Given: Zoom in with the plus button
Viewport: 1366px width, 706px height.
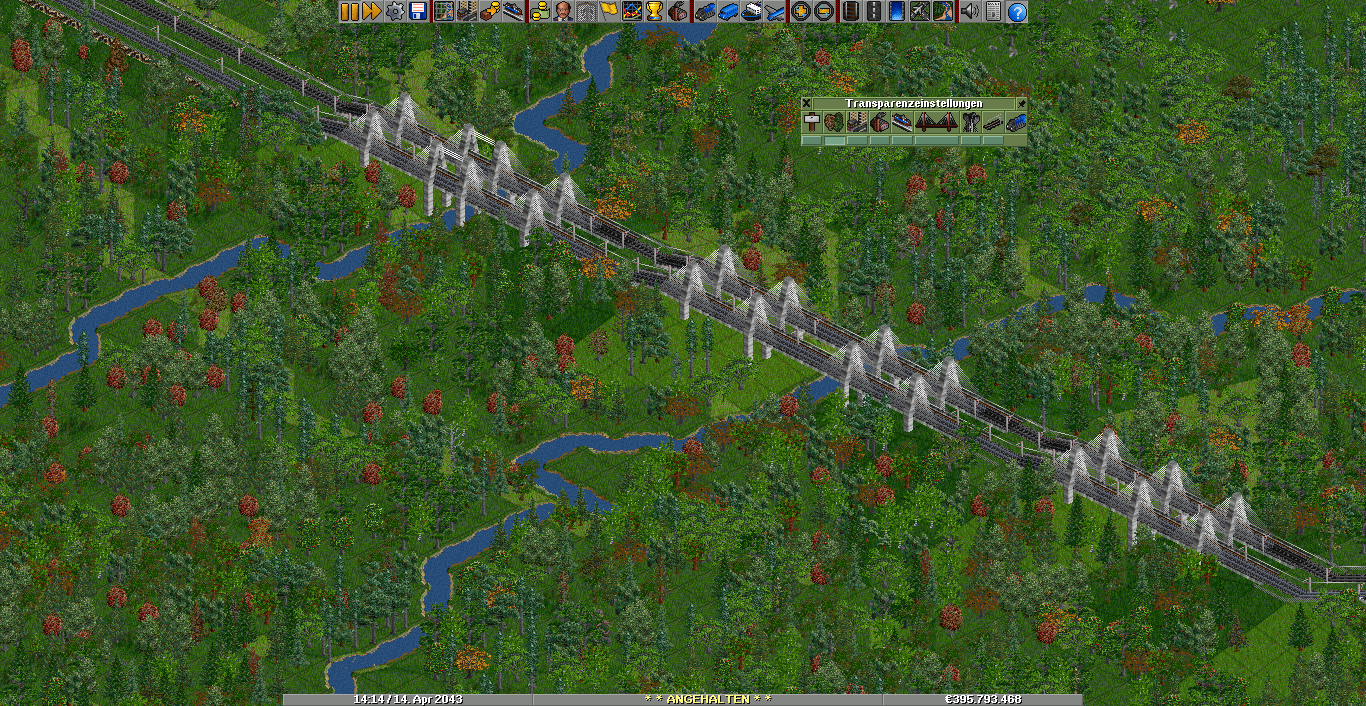Looking at the screenshot, I should (800, 12).
